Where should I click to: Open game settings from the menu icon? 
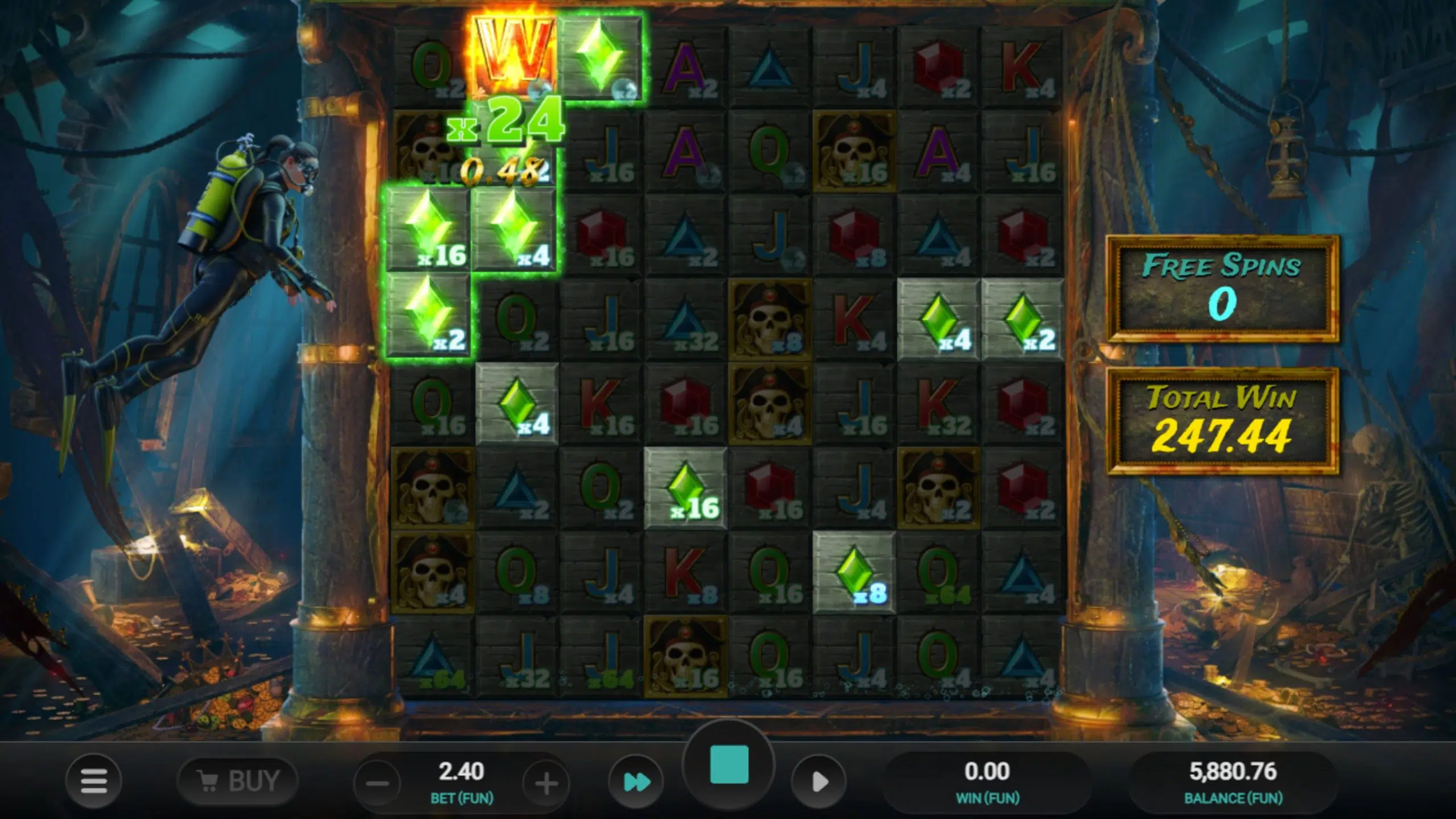click(x=94, y=780)
